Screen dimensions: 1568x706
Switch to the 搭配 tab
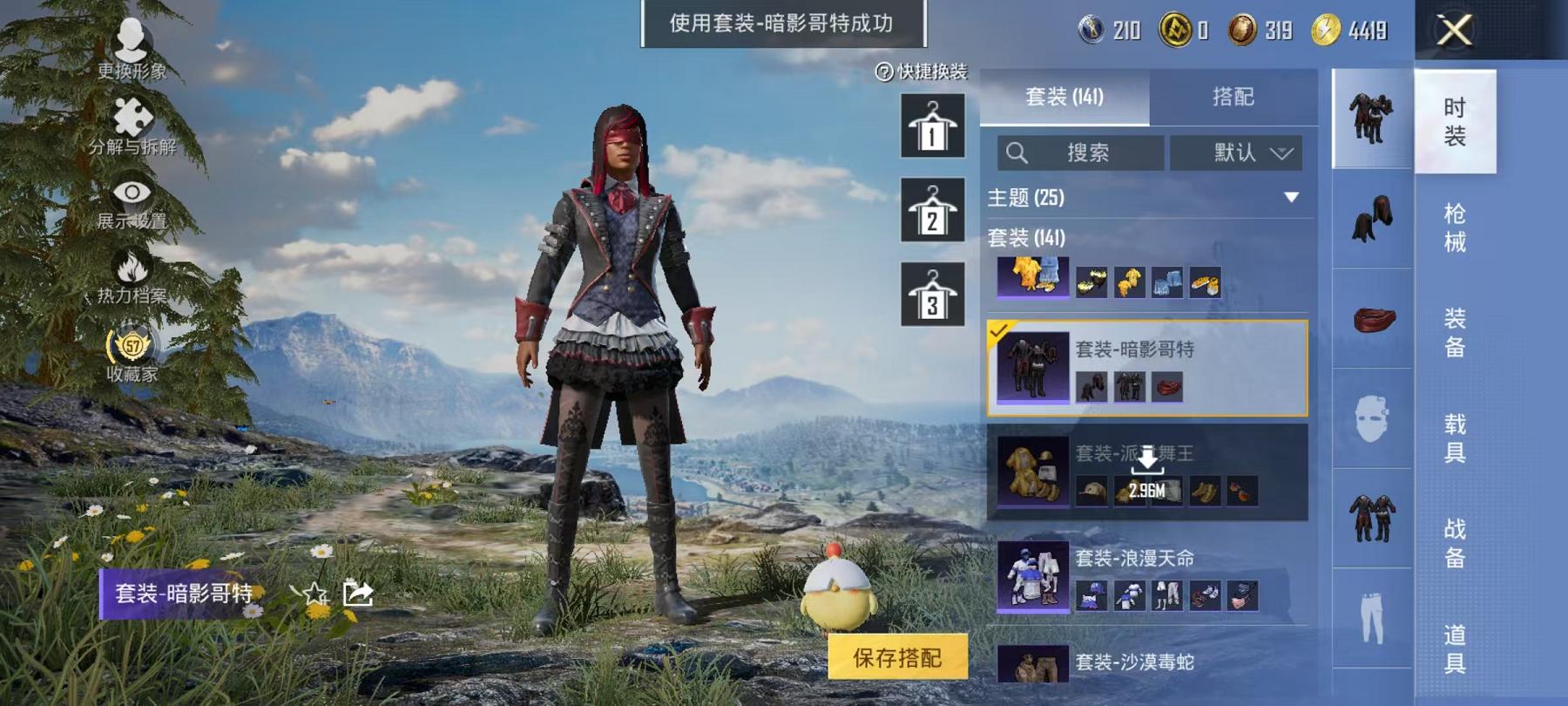click(x=1233, y=98)
